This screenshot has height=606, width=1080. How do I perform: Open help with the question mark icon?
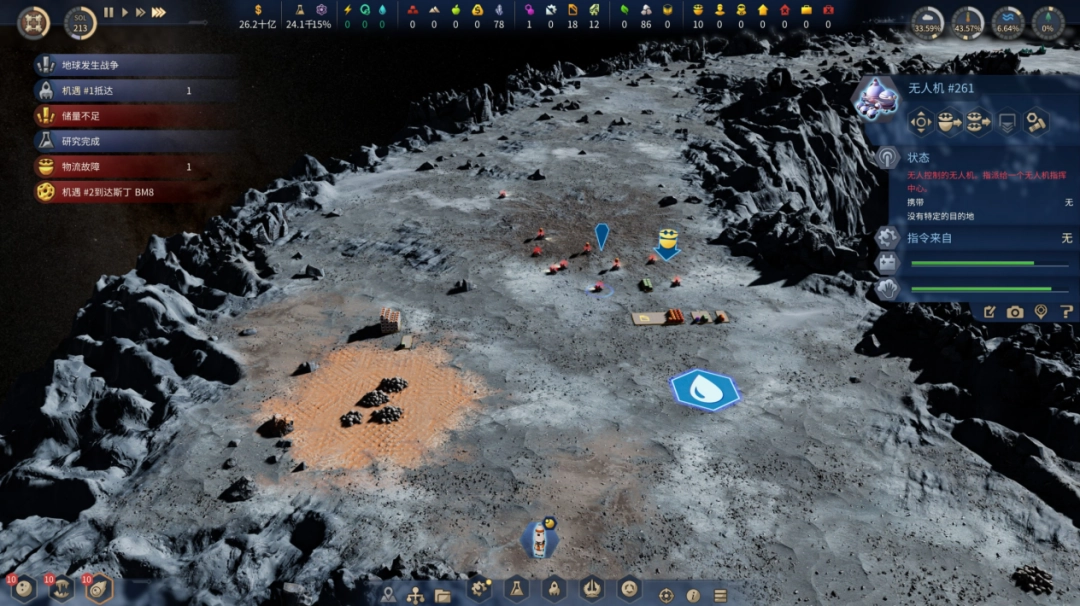point(1066,312)
